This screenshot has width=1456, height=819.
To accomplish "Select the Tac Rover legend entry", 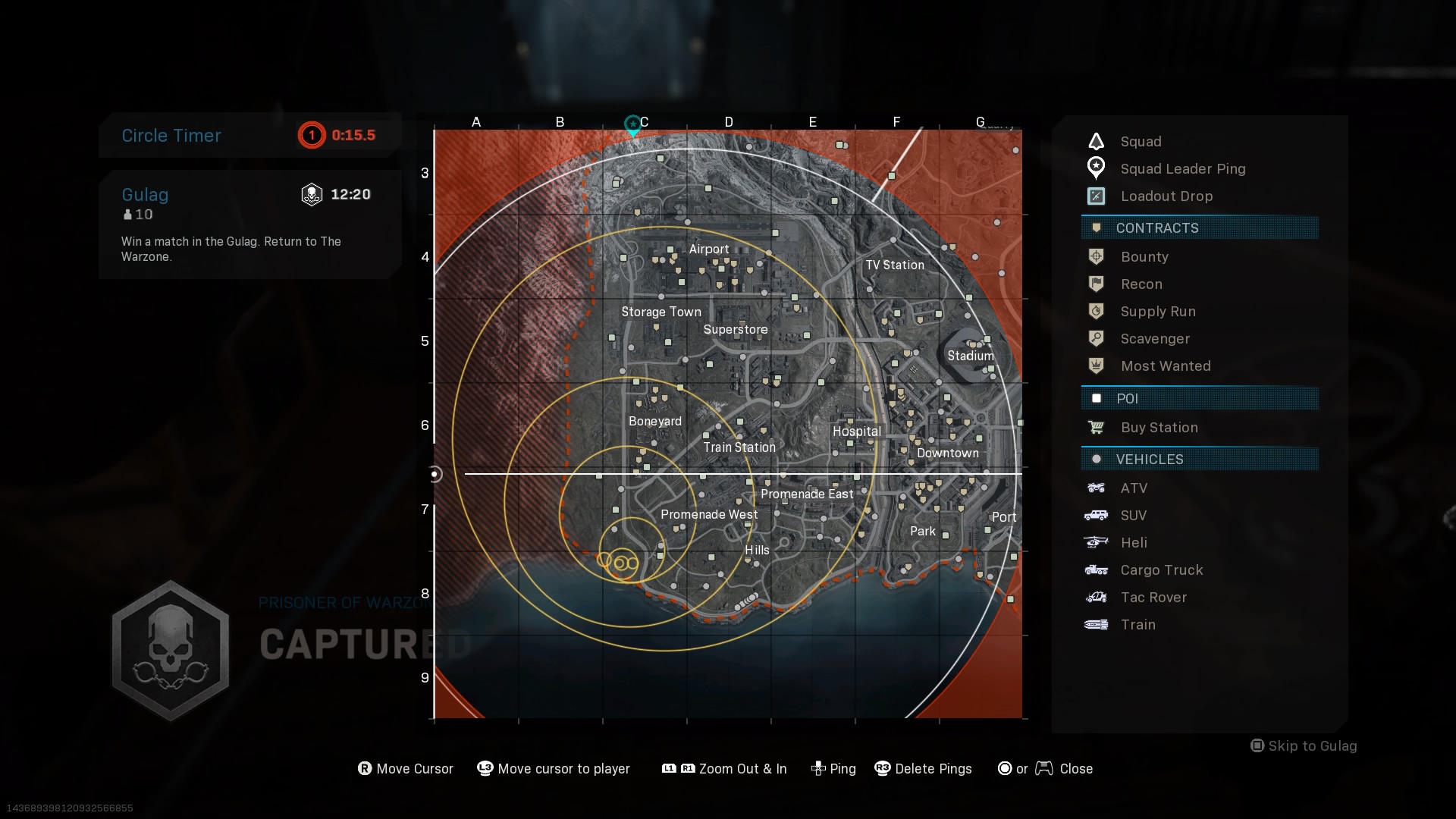I will 1153,598.
